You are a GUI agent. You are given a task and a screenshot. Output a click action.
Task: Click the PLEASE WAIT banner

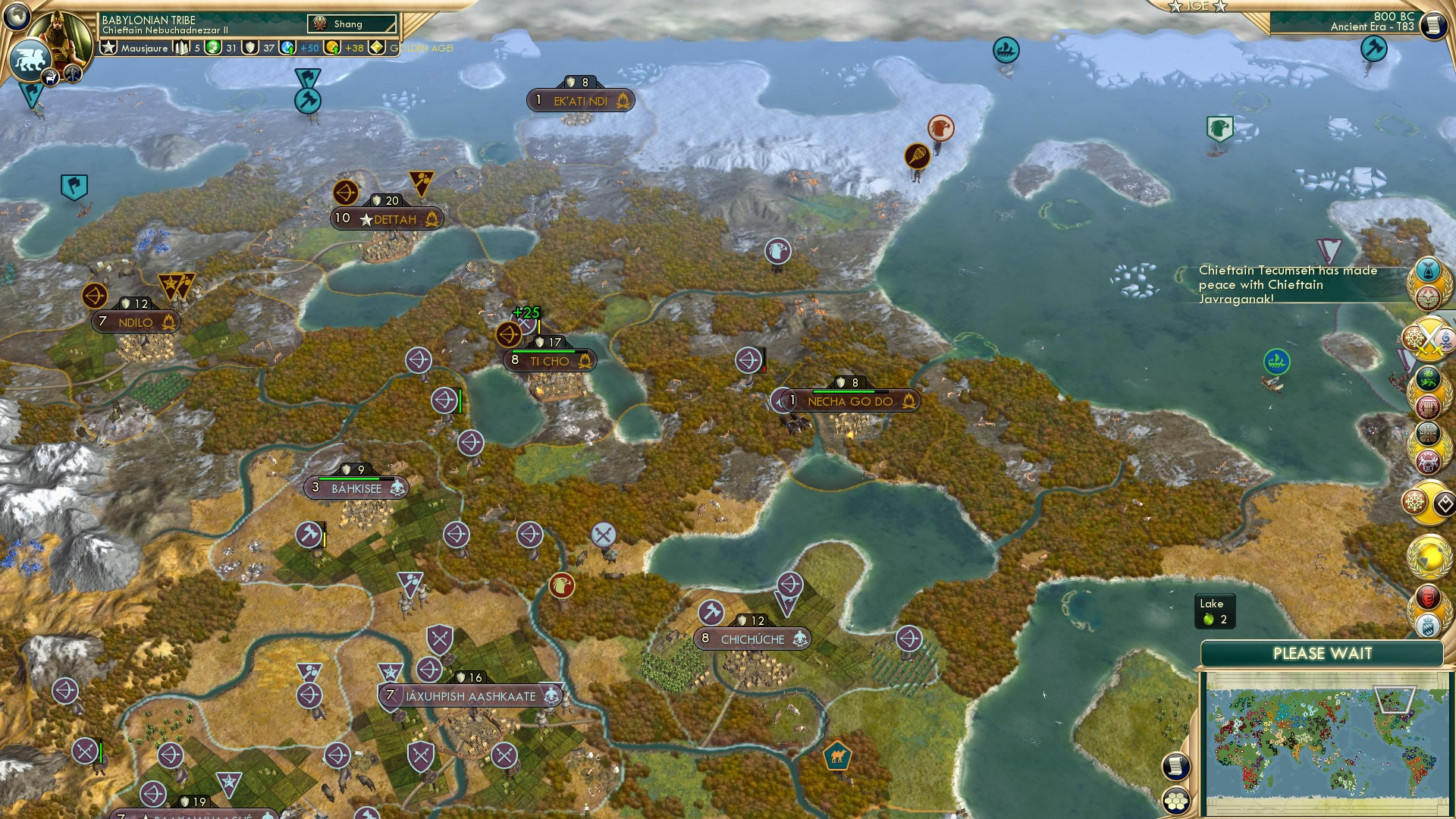(x=1325, y=653)
